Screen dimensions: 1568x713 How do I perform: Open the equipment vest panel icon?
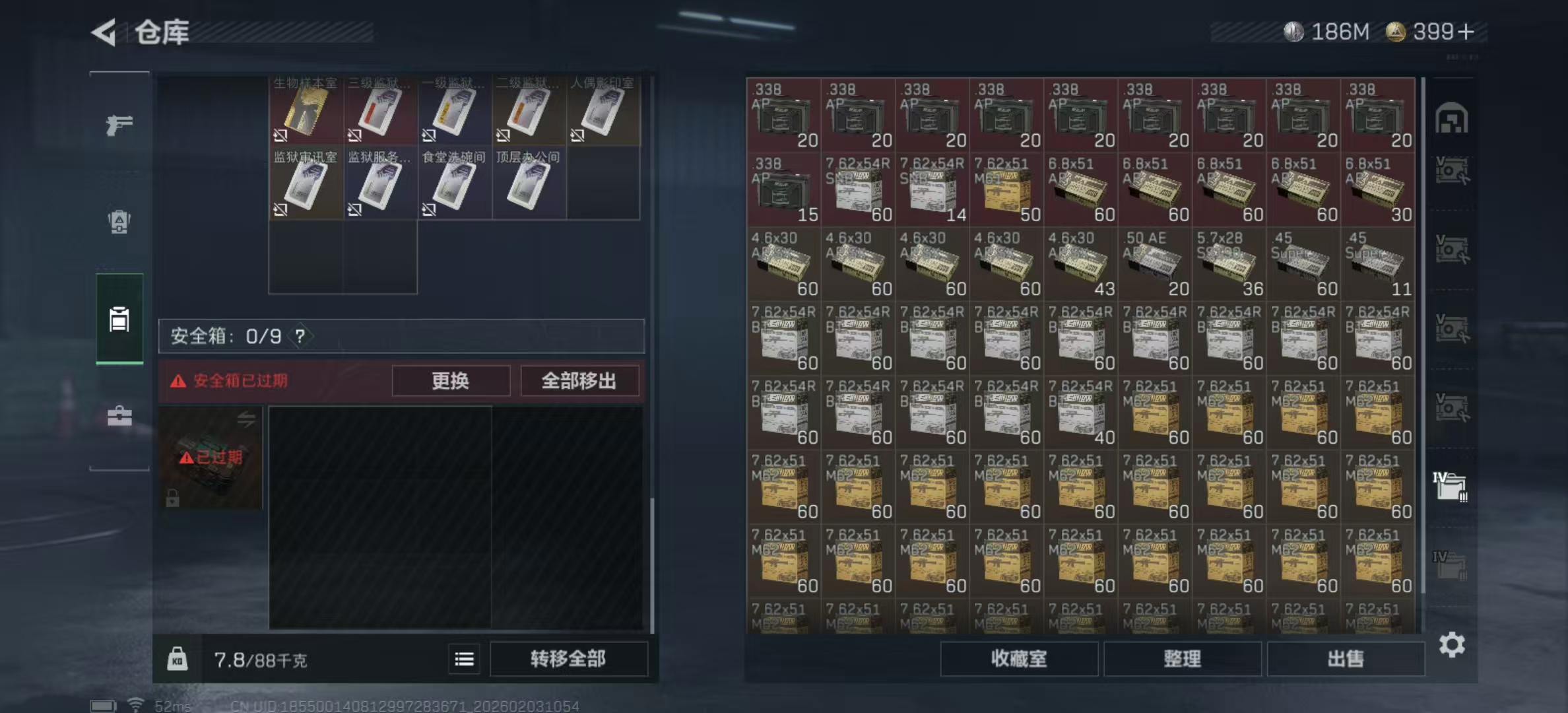coord(119,223)
